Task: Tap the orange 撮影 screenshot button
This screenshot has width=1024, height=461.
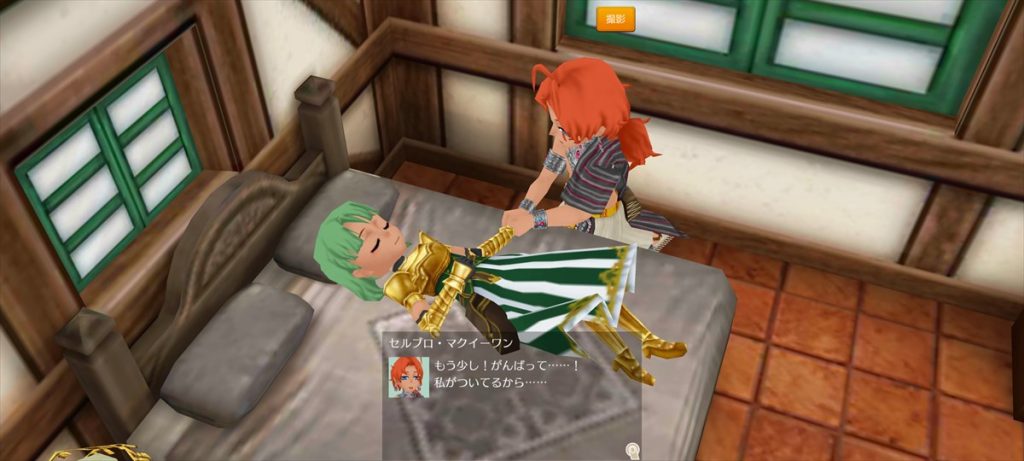Action: (x=615, y=19)
